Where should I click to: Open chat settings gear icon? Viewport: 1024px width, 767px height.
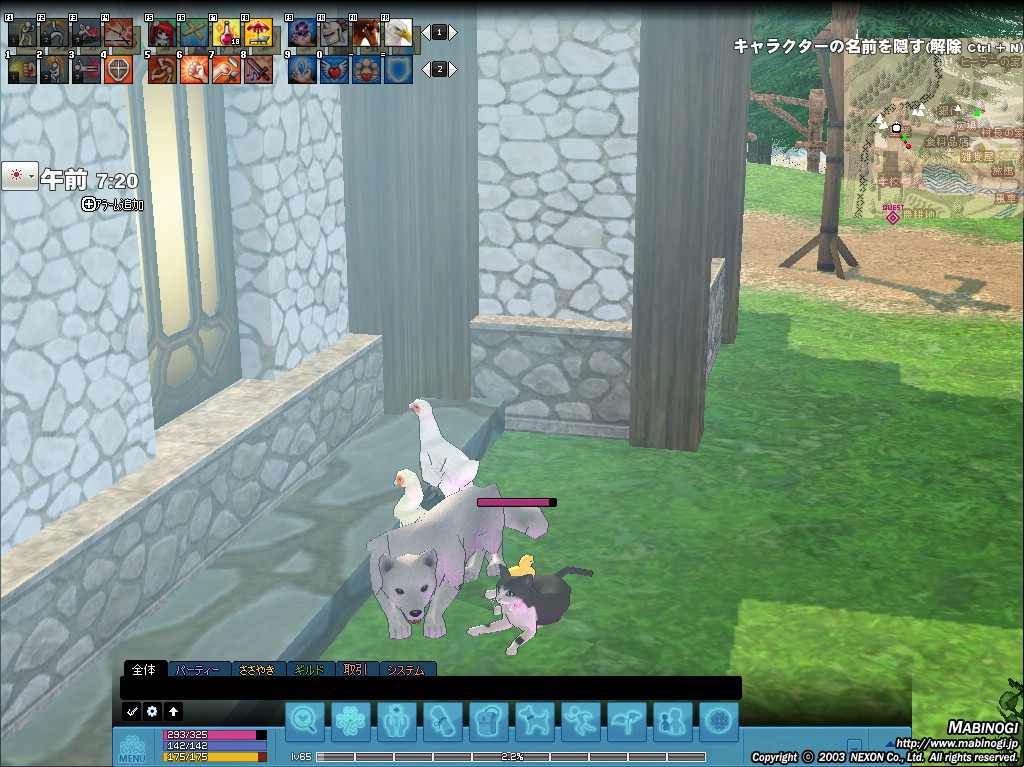(x=153, y=712)
